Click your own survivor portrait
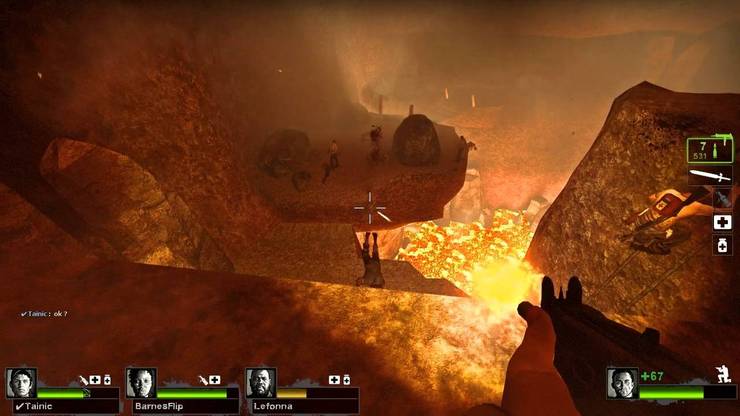 click(621, 382)
